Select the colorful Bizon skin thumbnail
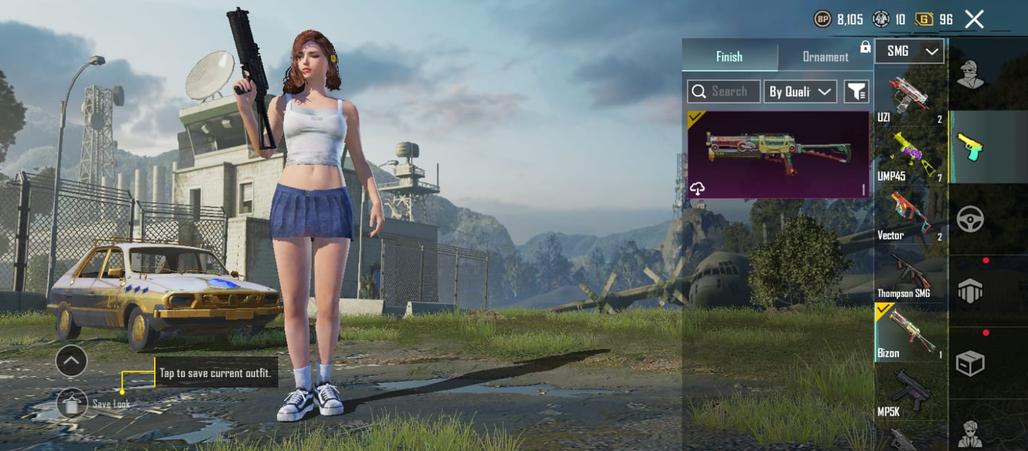Screen dimensions: 1028x451 pos(777,153)
